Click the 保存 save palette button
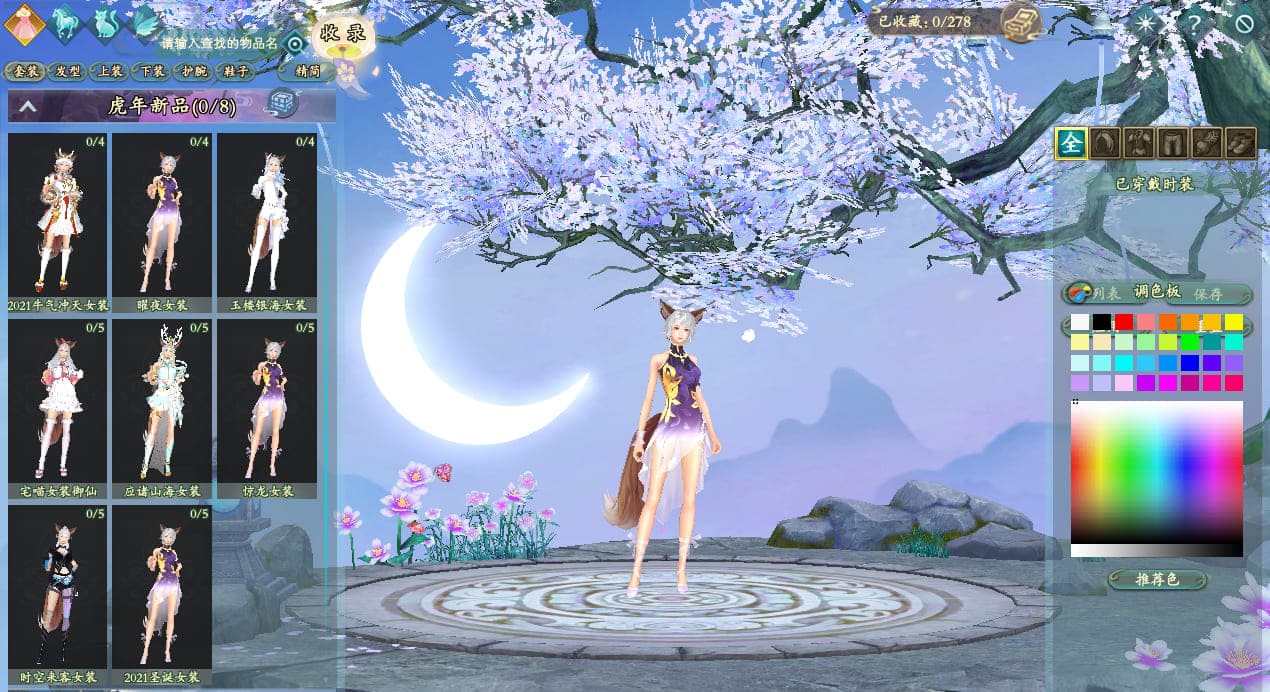Image resolution: width=1270 pixels, height=692 pixels. point(1208,294)
